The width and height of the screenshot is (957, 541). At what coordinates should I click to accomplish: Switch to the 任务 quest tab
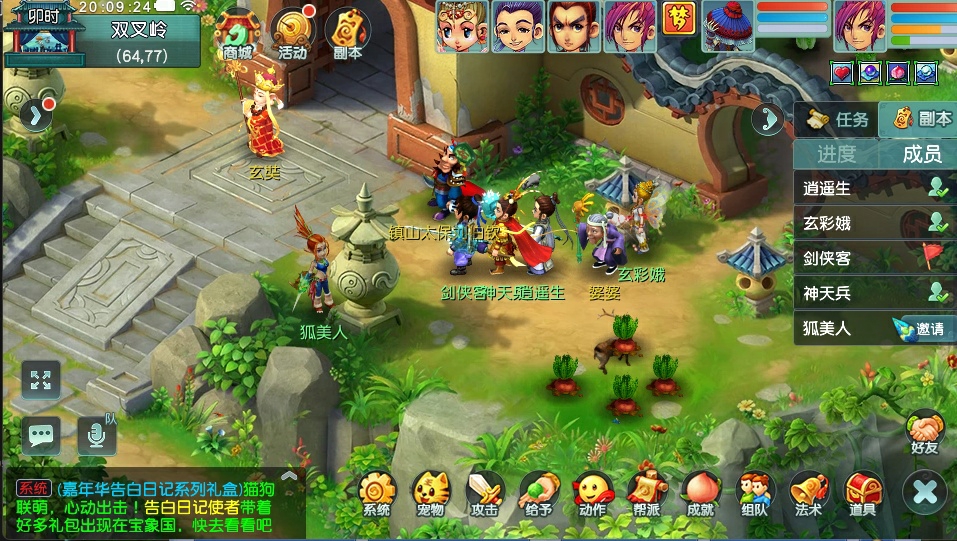pos(838,119)
